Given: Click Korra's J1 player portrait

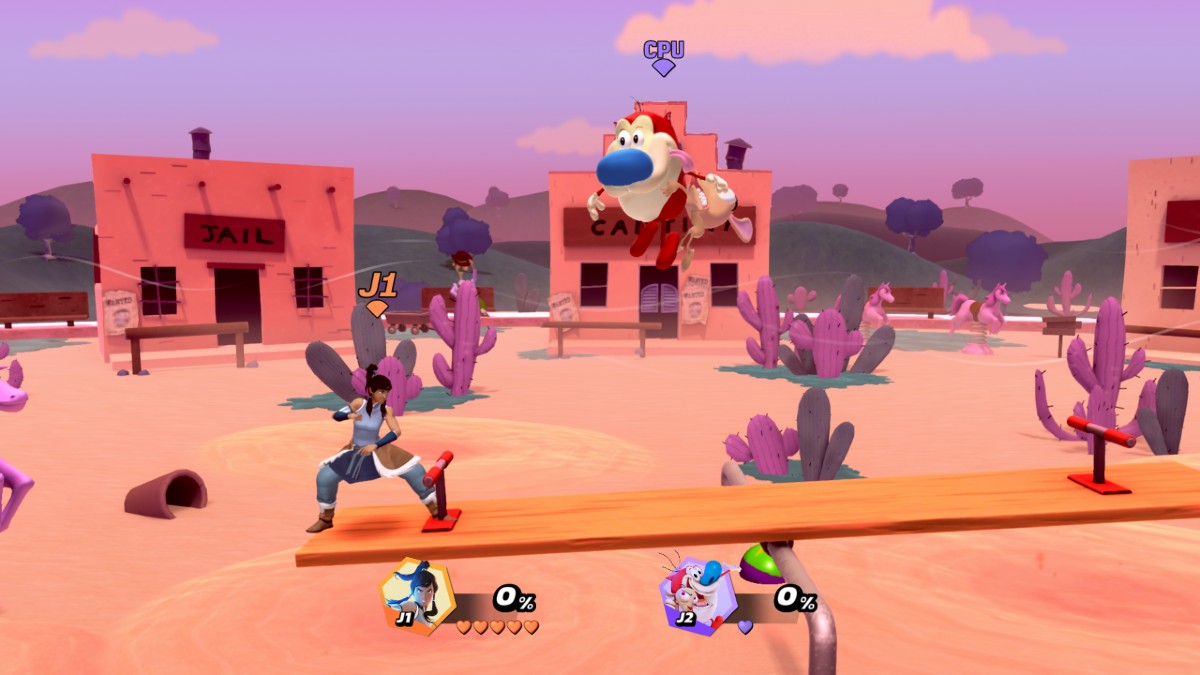Looking at the screenshot, I should [x=417, y=596].
